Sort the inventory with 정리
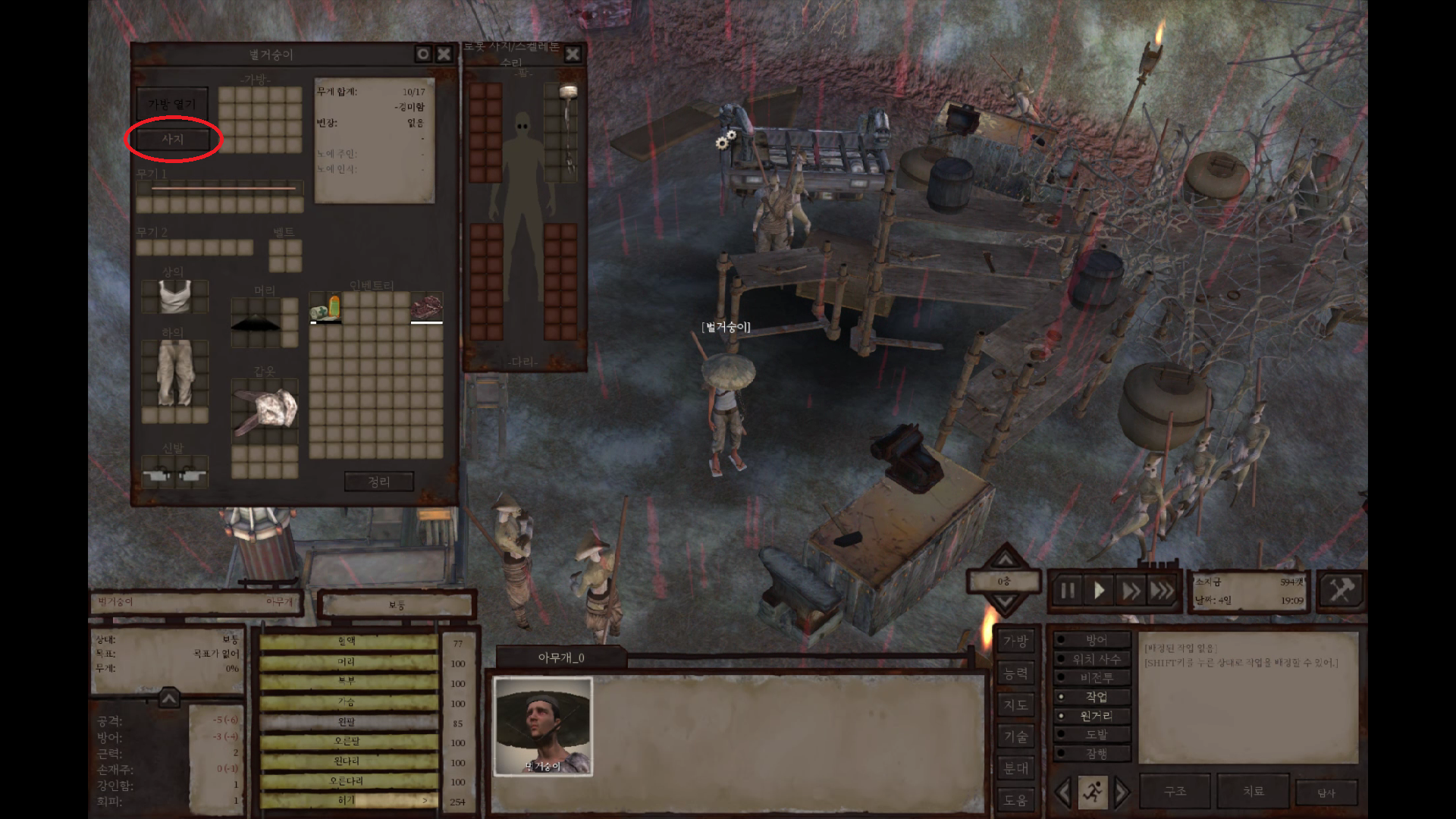This screenshot has height=819, width=1456. click(378, 482)
